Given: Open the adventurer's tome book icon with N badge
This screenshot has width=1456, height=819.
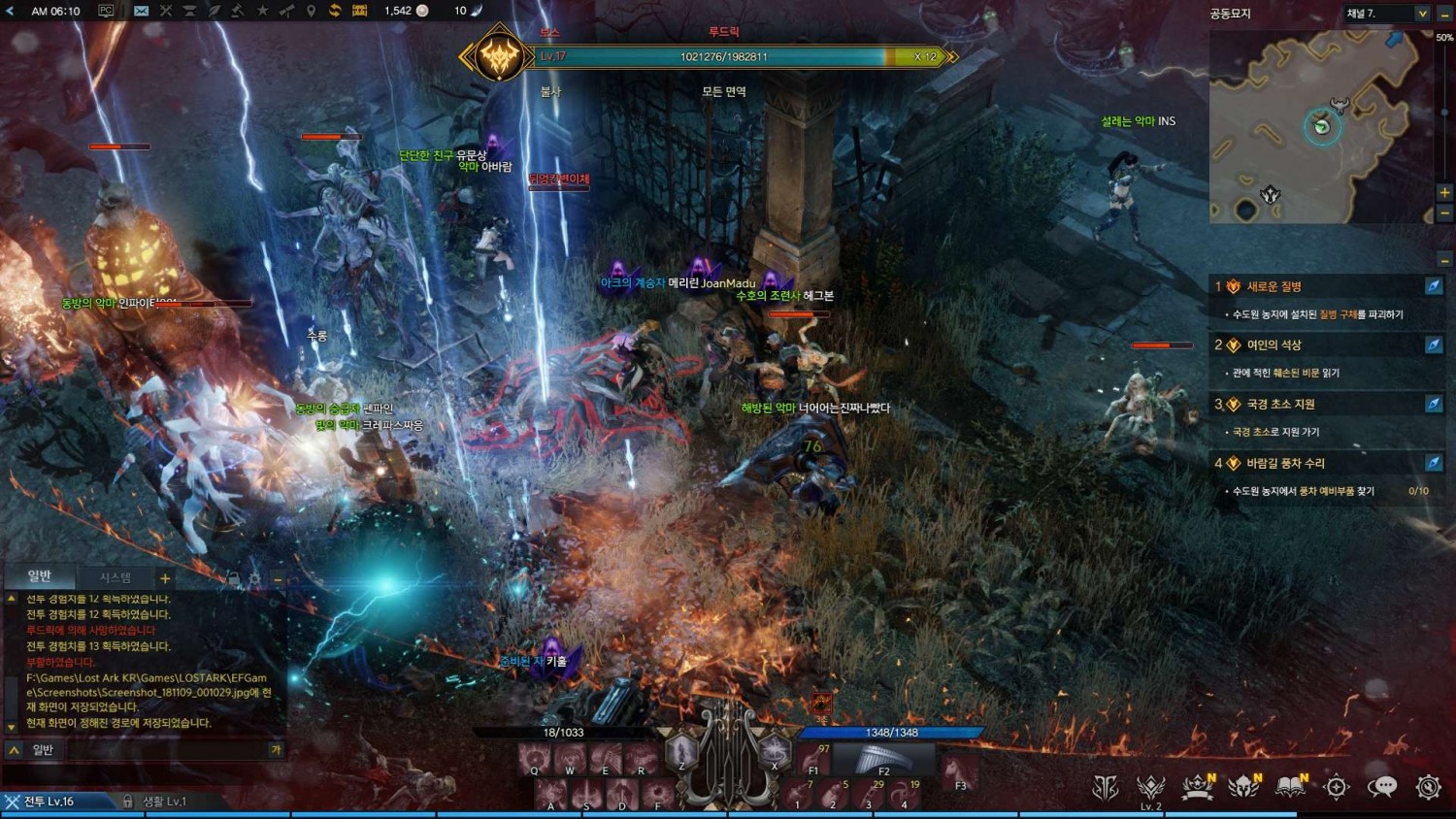Looking at the screenshot, I should point(1289,786).
